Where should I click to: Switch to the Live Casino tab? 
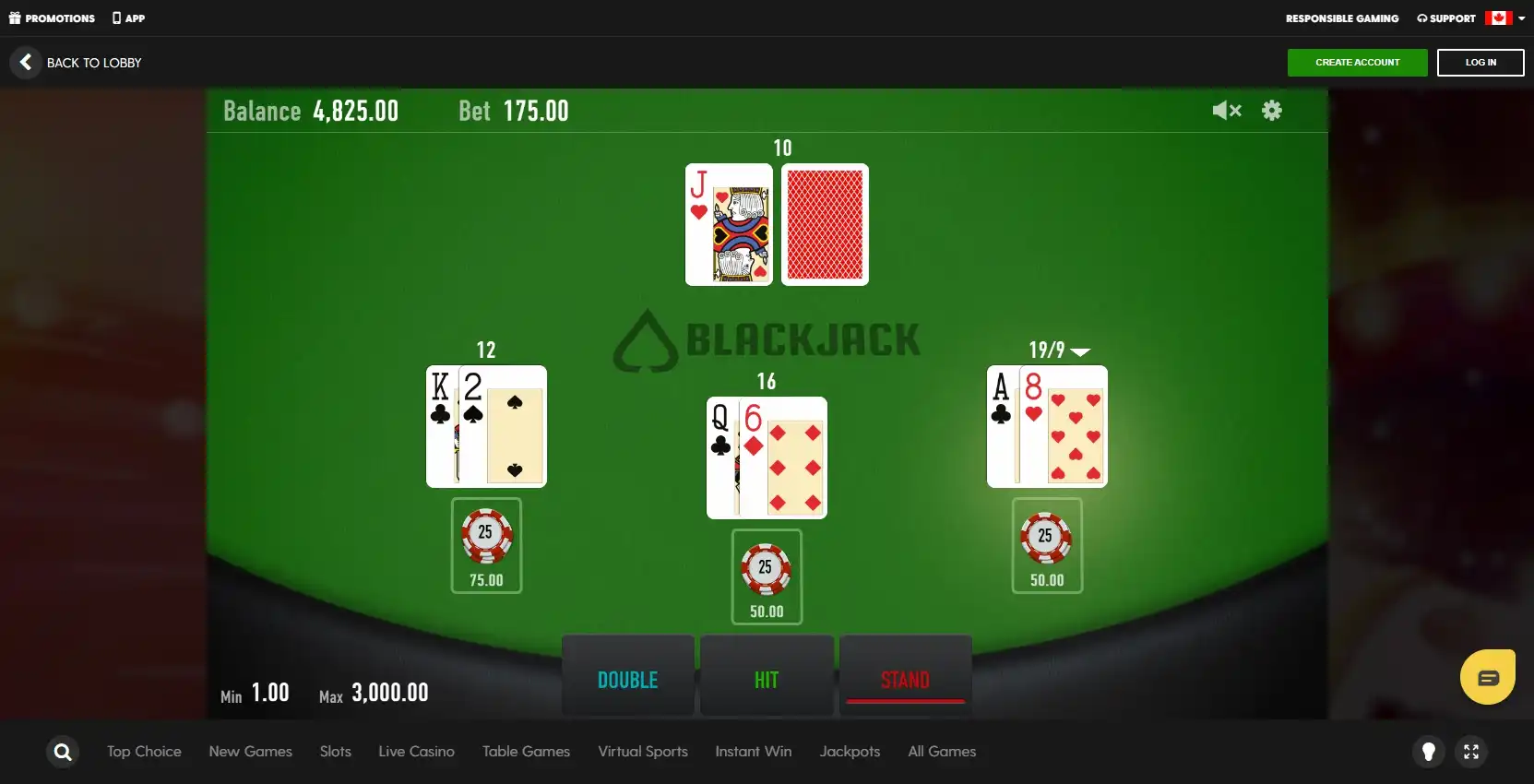tap(416, 752)
